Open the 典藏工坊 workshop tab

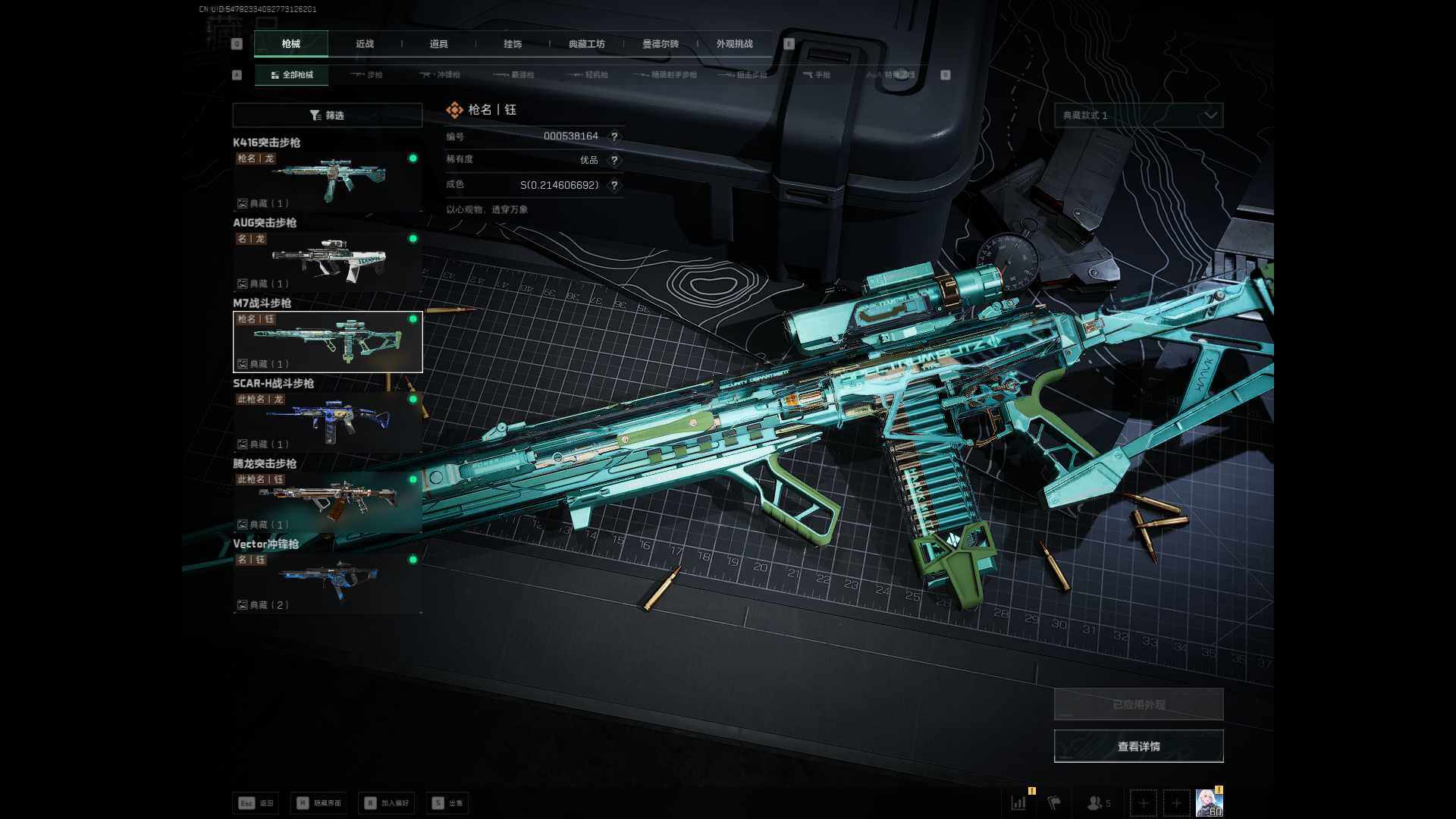(586, 44)
